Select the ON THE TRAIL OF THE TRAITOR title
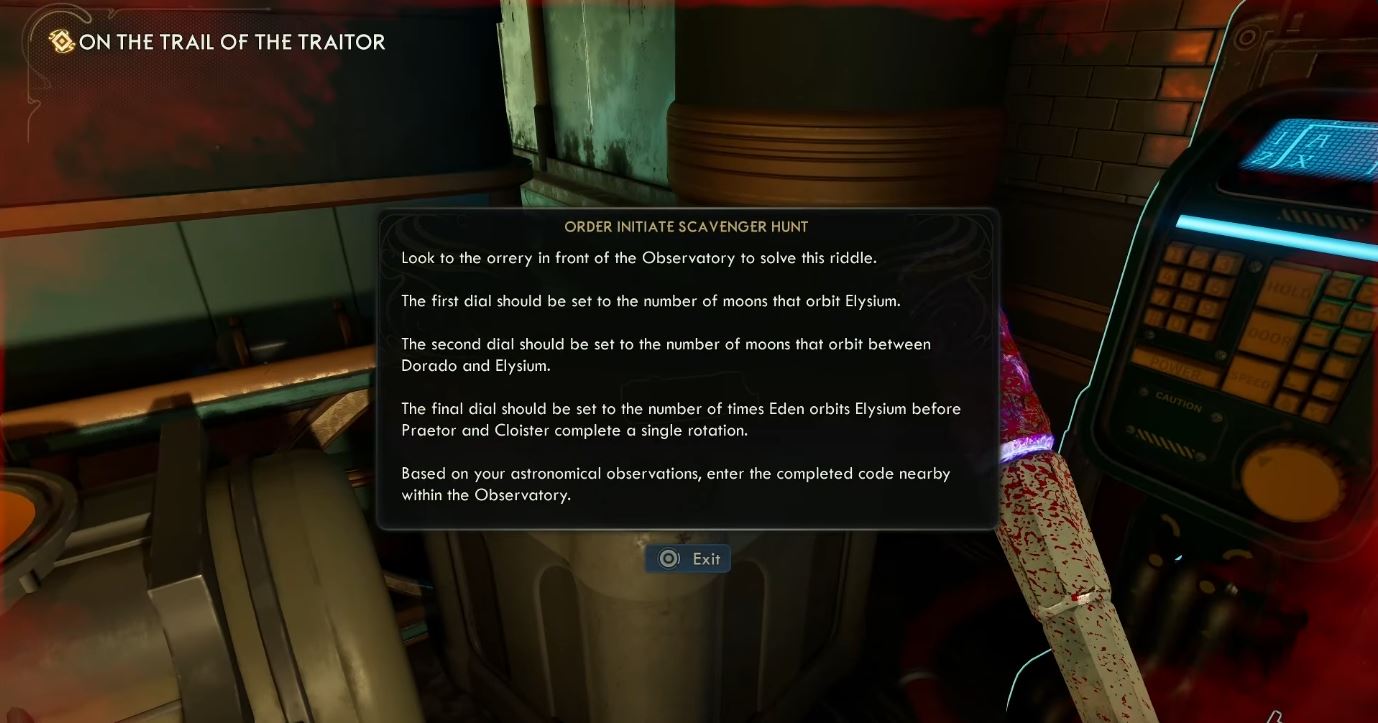Image resolution: width=1378 pixels, height=723 pixels. [x=235, y=42]
